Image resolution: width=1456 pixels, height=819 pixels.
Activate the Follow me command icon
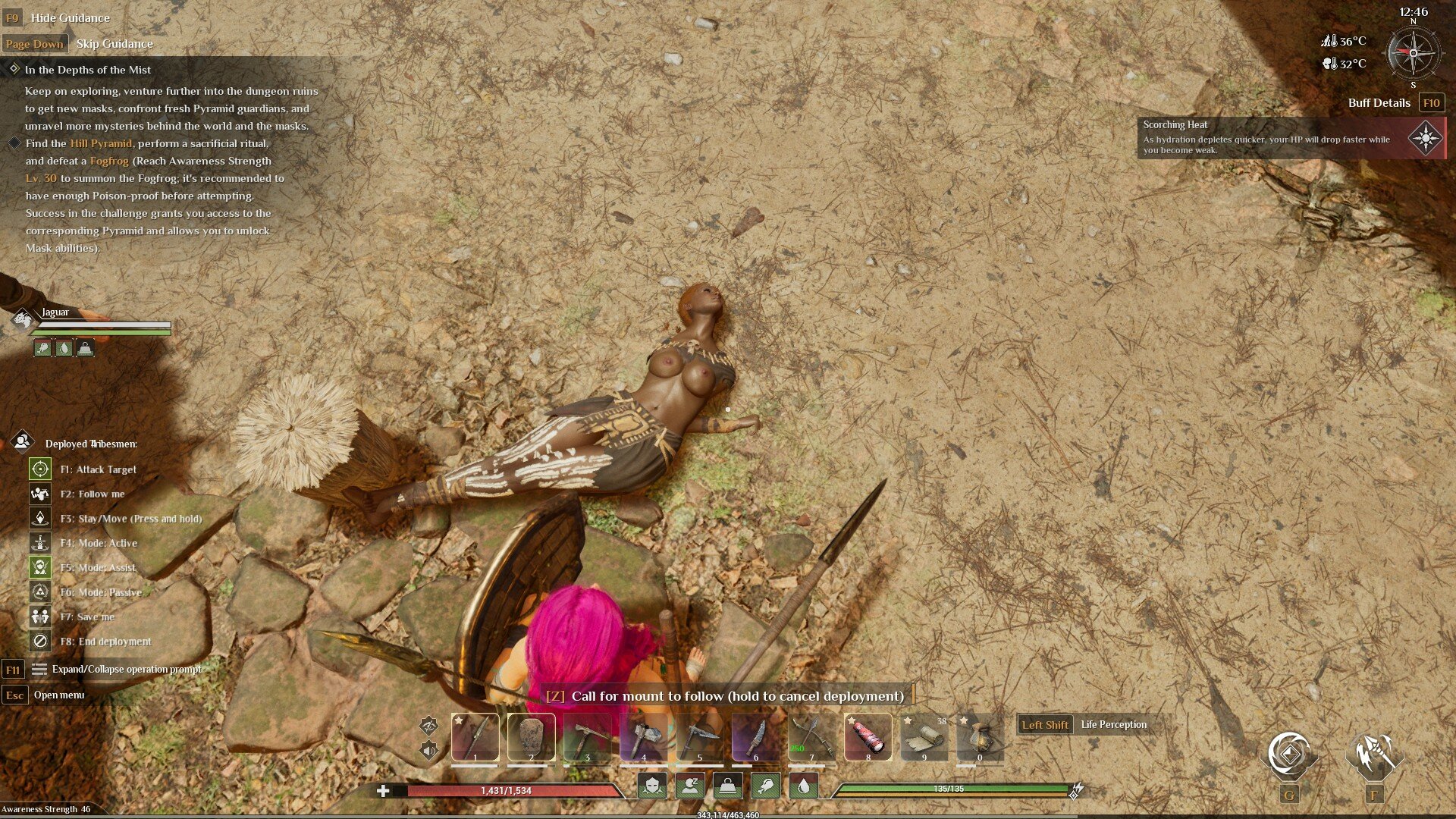40,494
